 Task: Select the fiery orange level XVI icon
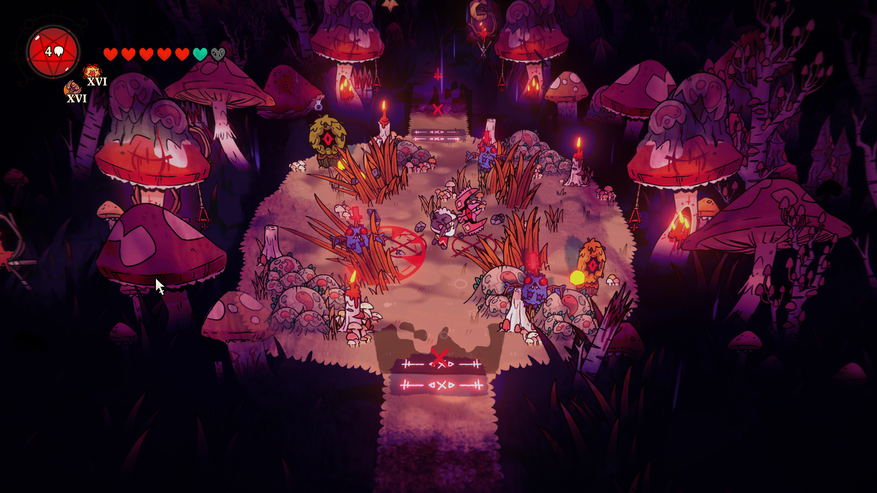click(93, 73)
